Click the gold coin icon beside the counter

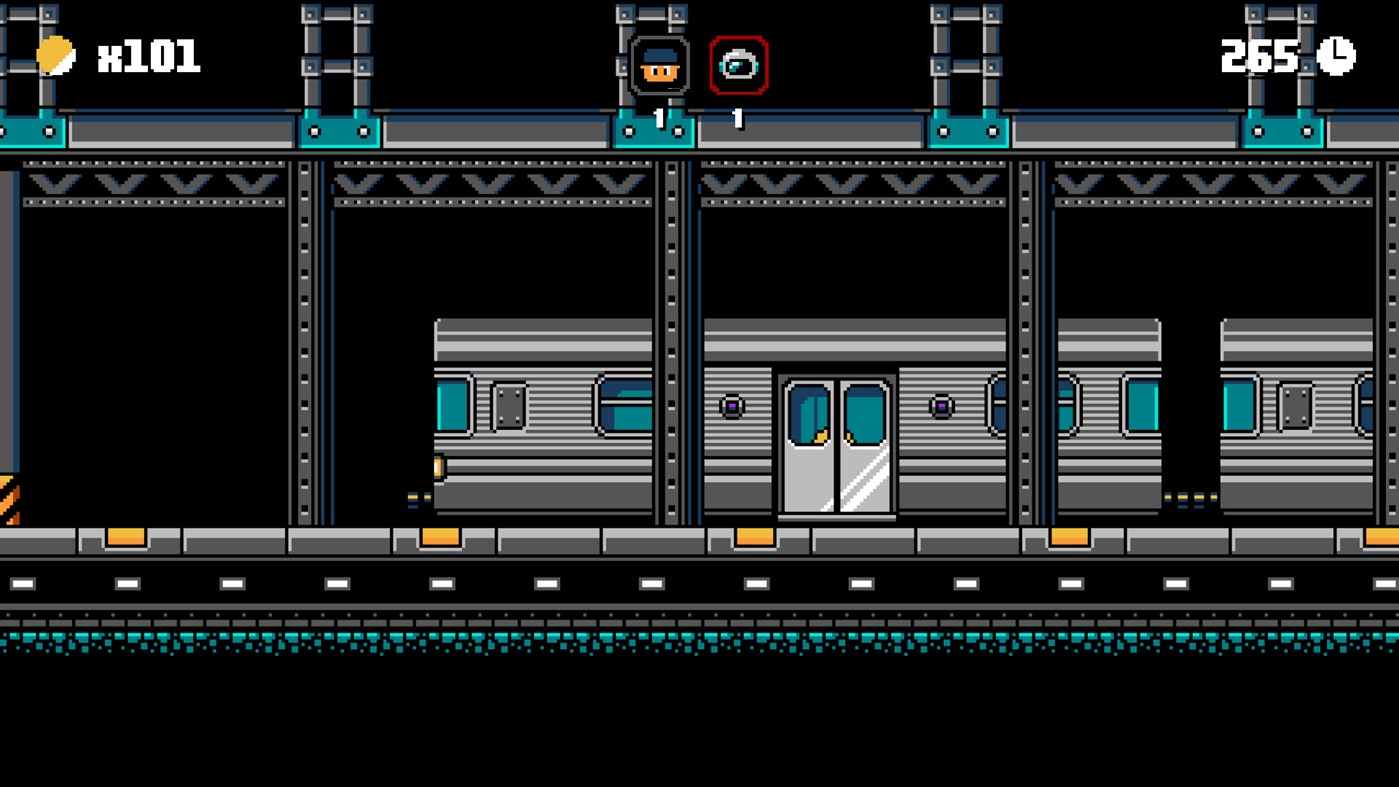tap(55, 57)
